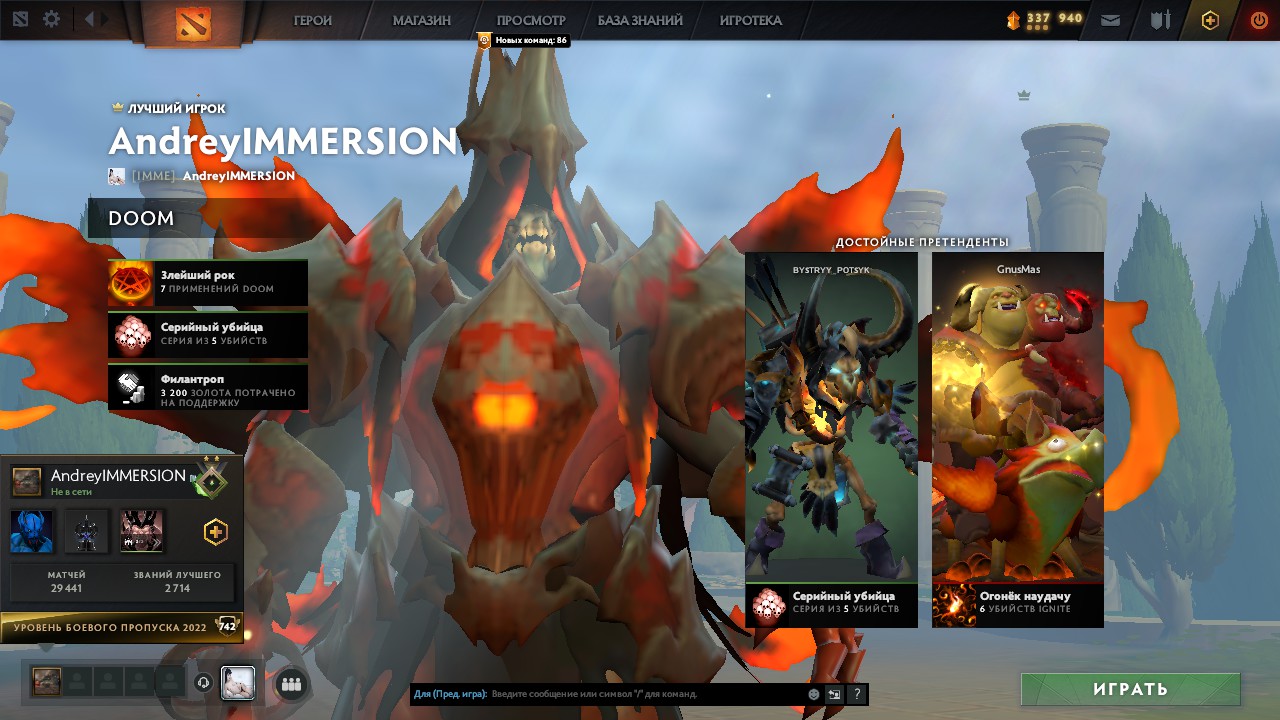This screenshot has height=720, width=1280.
Task: Switch to the Магазин tab
Action: [x=421, y=20]
